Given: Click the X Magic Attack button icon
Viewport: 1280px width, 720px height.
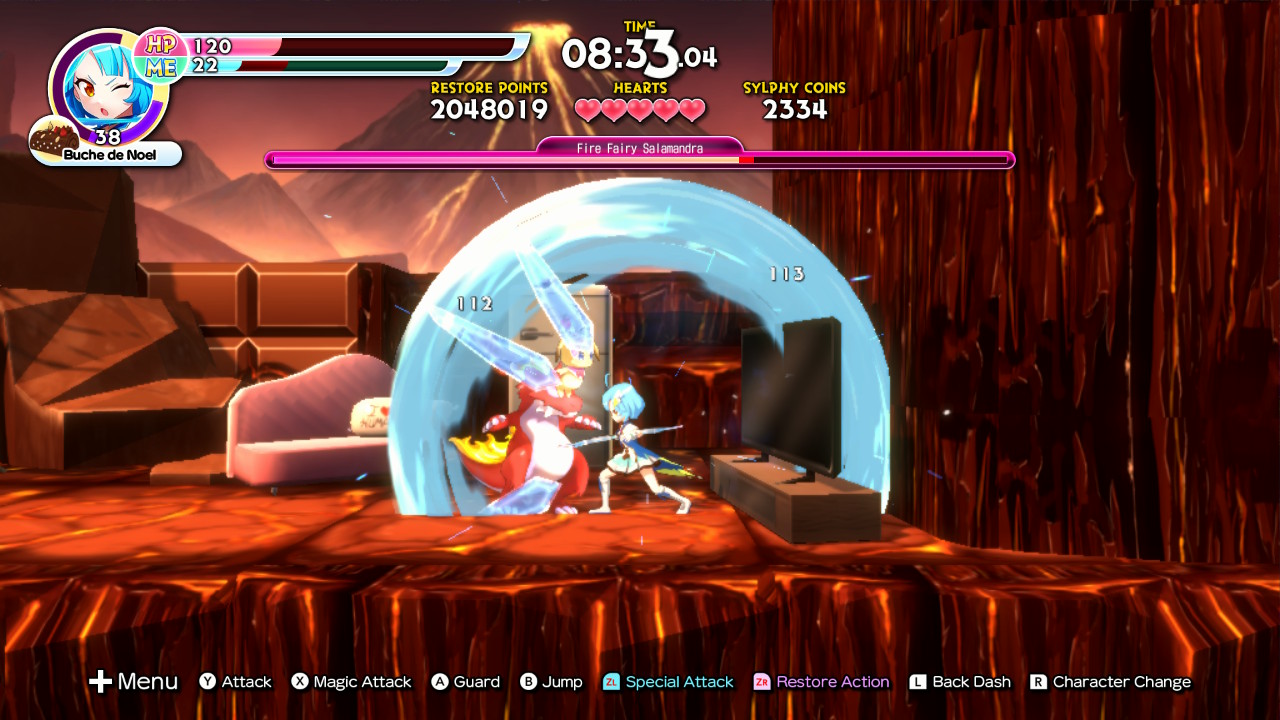Looking at the screenshot, I should (300, 682).
